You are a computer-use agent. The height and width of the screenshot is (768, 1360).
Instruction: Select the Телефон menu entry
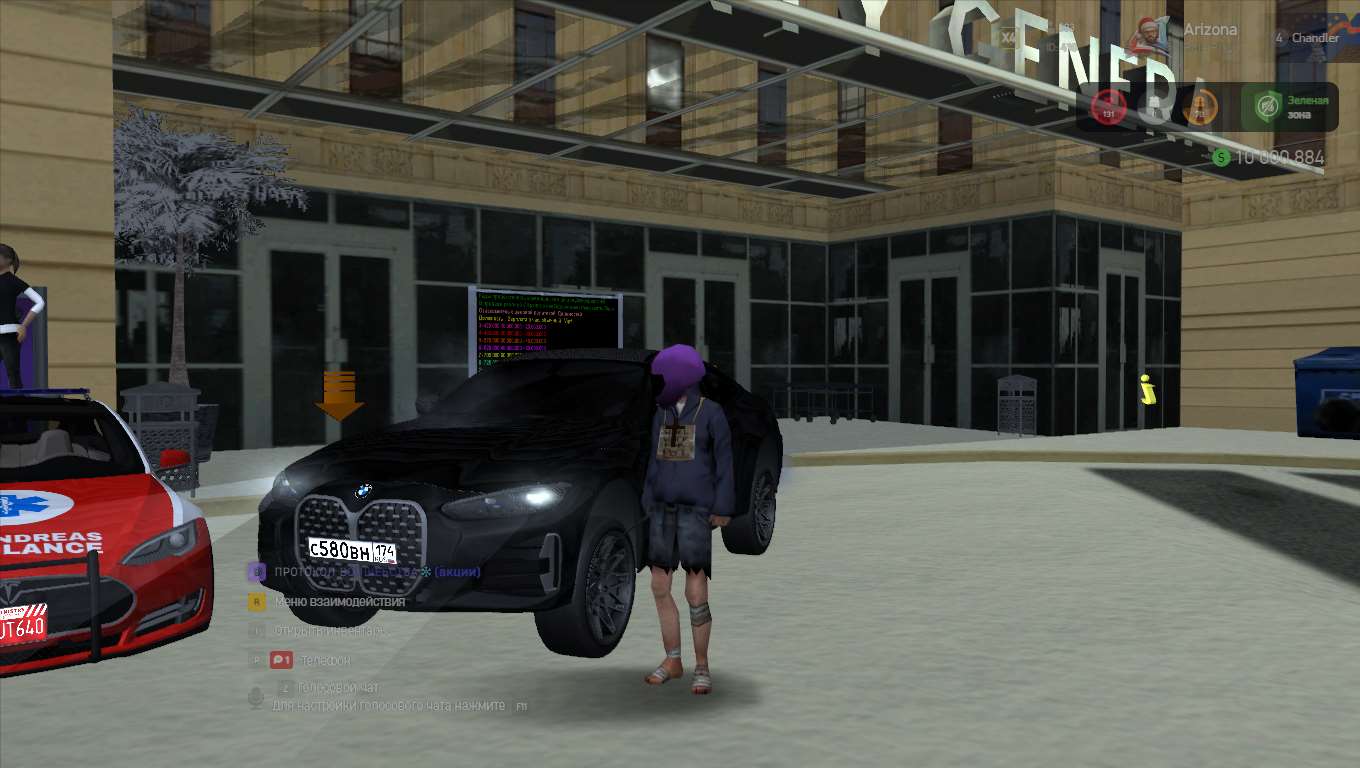point(325,660)
